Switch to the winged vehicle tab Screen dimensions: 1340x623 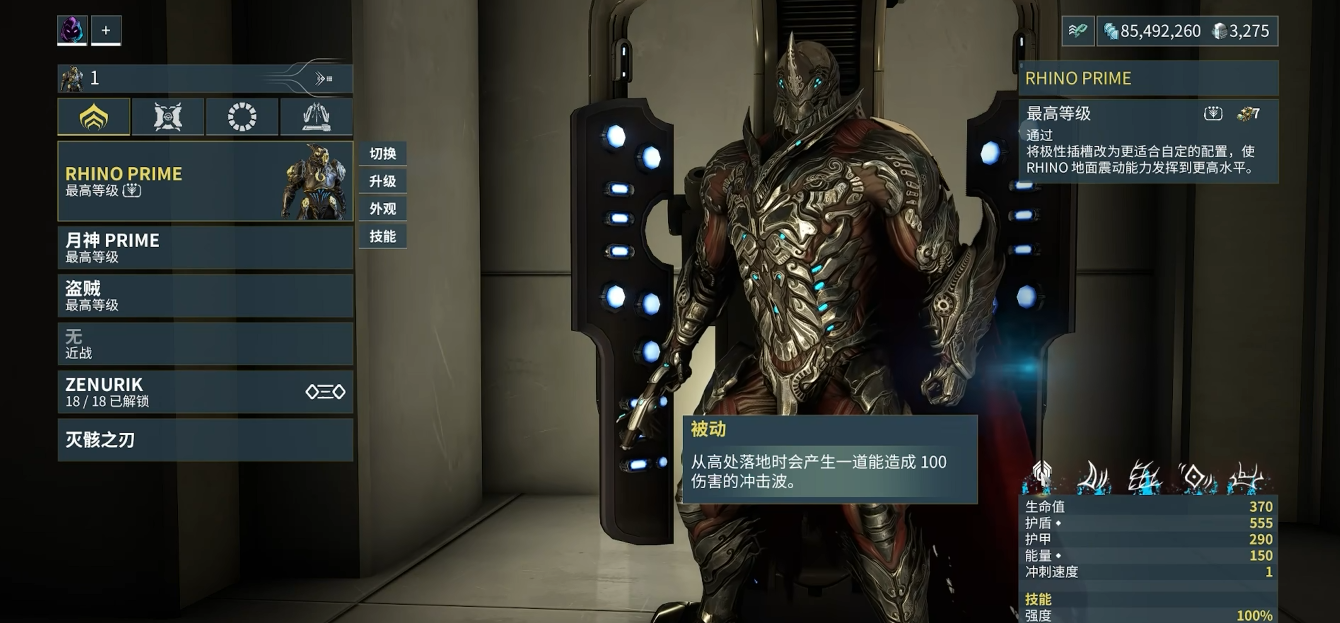click(x=316, y=117)
